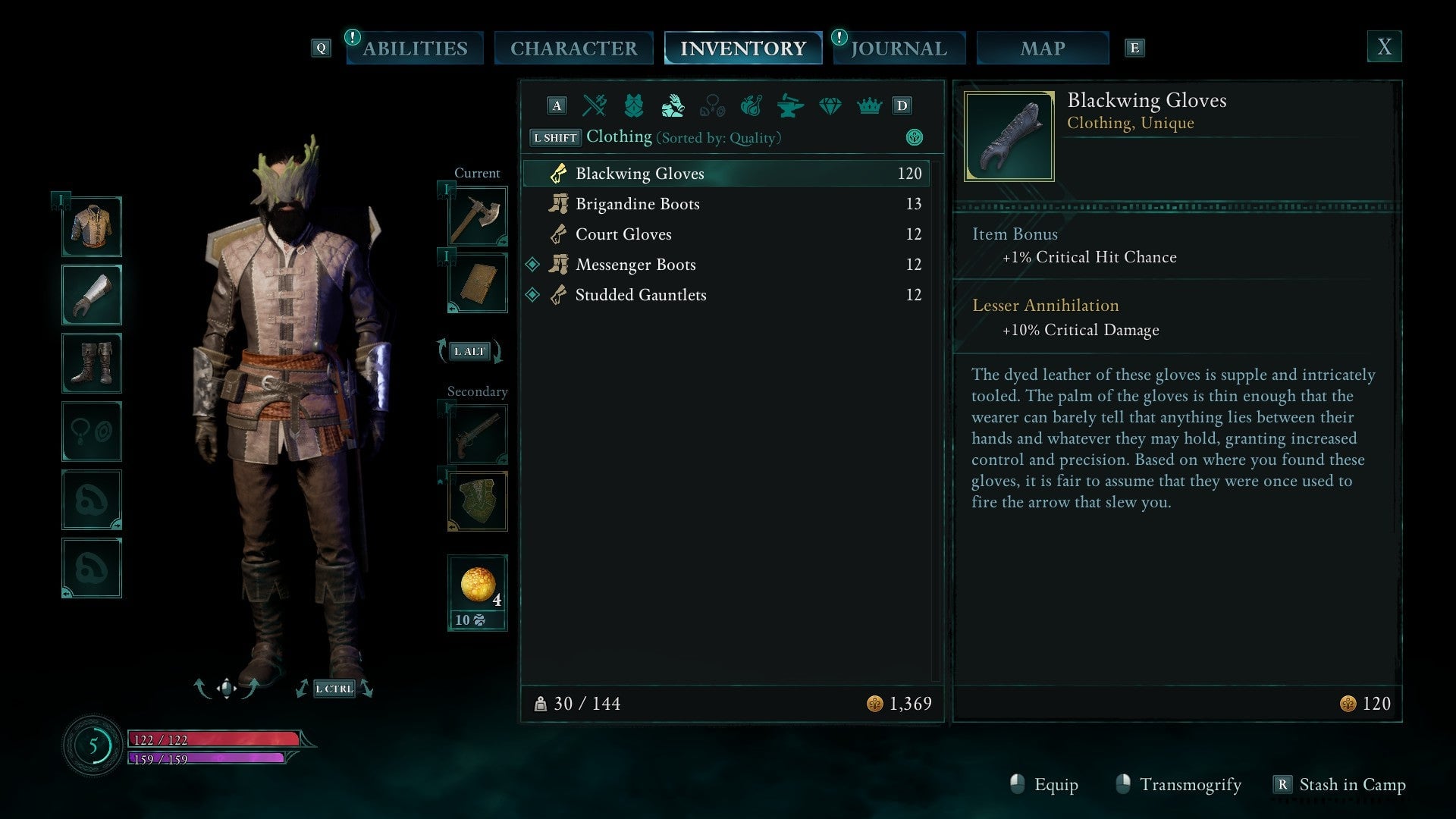Click the crafting anvil filter icon
The image size is (1456, 819).
[x=791, y=106]
